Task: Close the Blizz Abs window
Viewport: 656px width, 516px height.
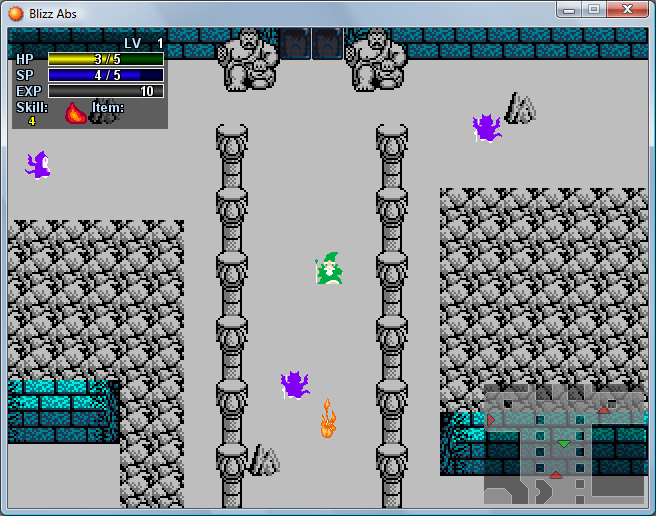Action: 626,10
